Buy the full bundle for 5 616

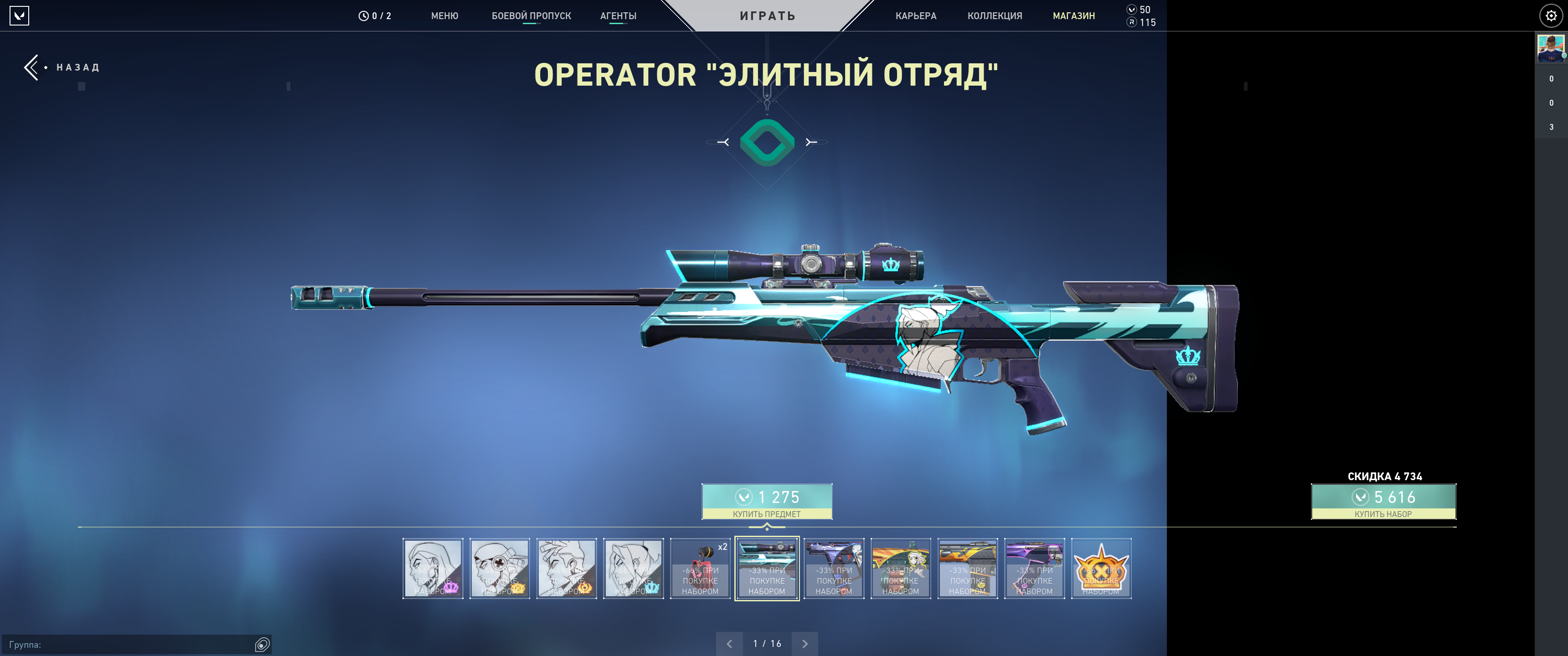(x=1383, y=502)
